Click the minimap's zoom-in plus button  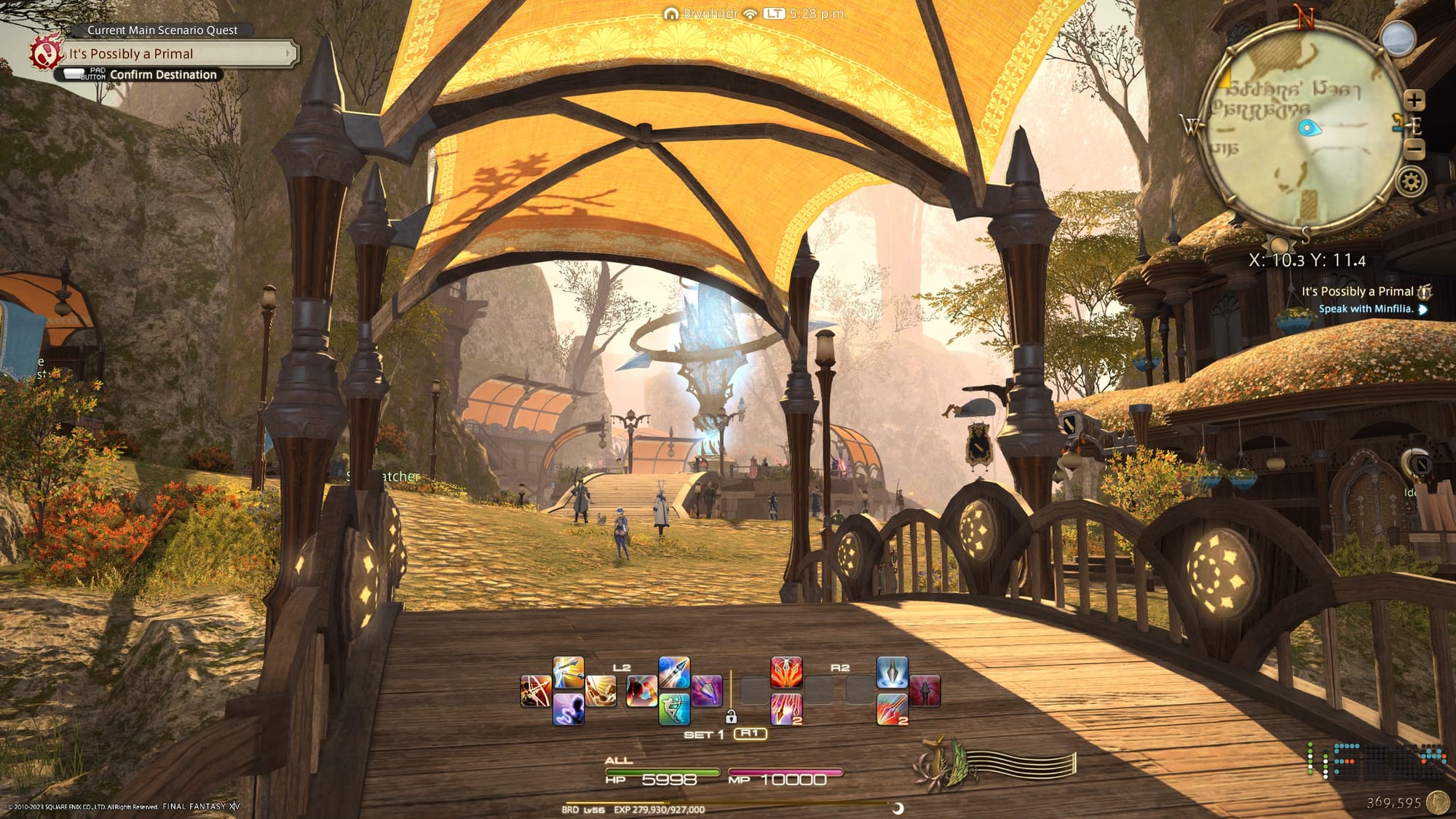coord(1414,100)
